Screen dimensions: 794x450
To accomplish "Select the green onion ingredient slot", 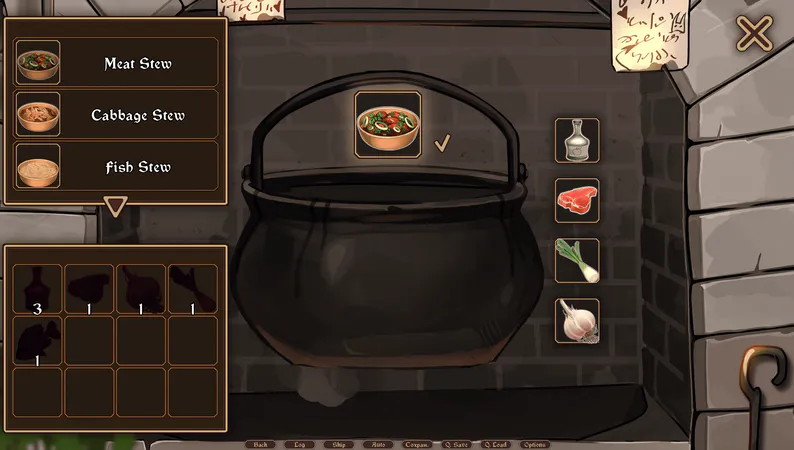I will 577,260.
